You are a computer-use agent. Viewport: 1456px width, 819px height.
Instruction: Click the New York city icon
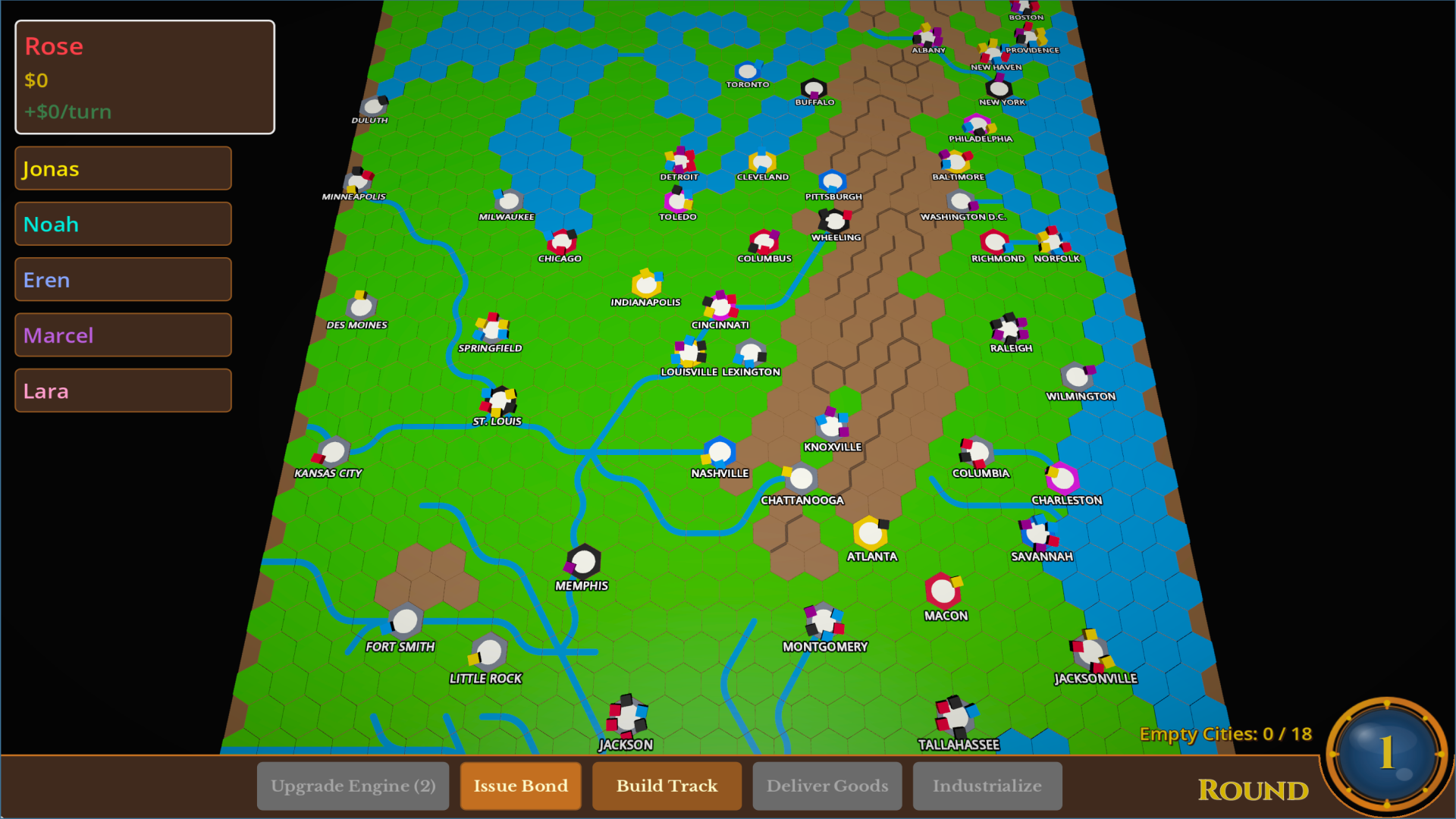pos(999,87)
